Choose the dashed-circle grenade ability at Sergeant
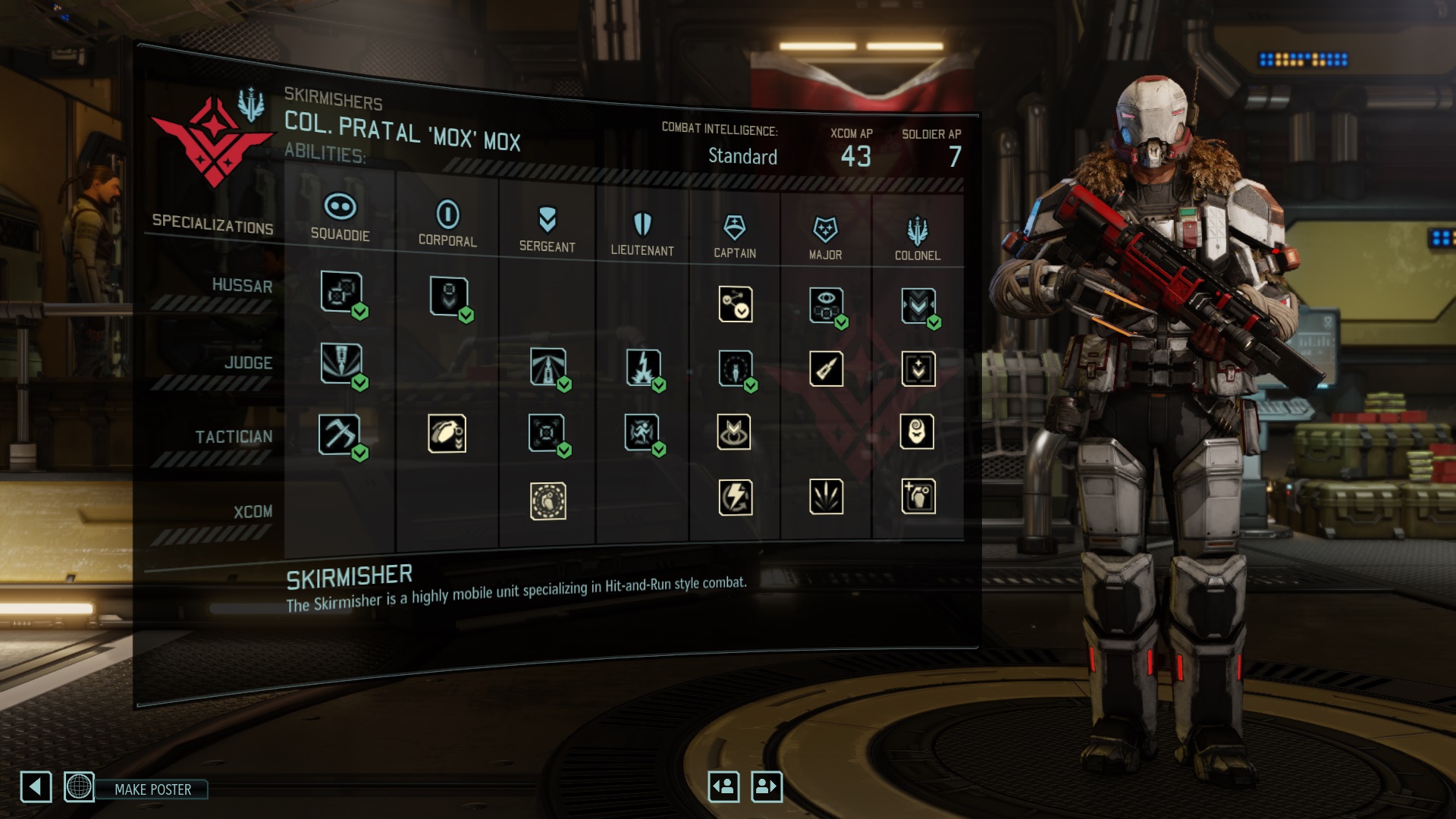The width and height of the screenshot is (1456, 819). click(x=548, y=501)
